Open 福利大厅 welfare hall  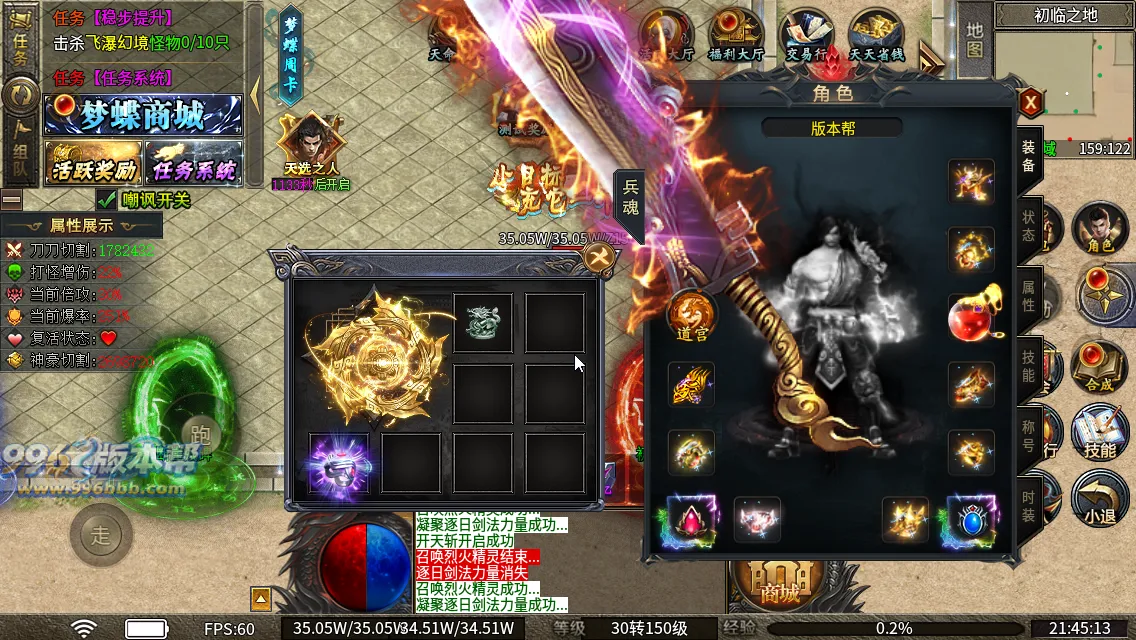point(735,37)
